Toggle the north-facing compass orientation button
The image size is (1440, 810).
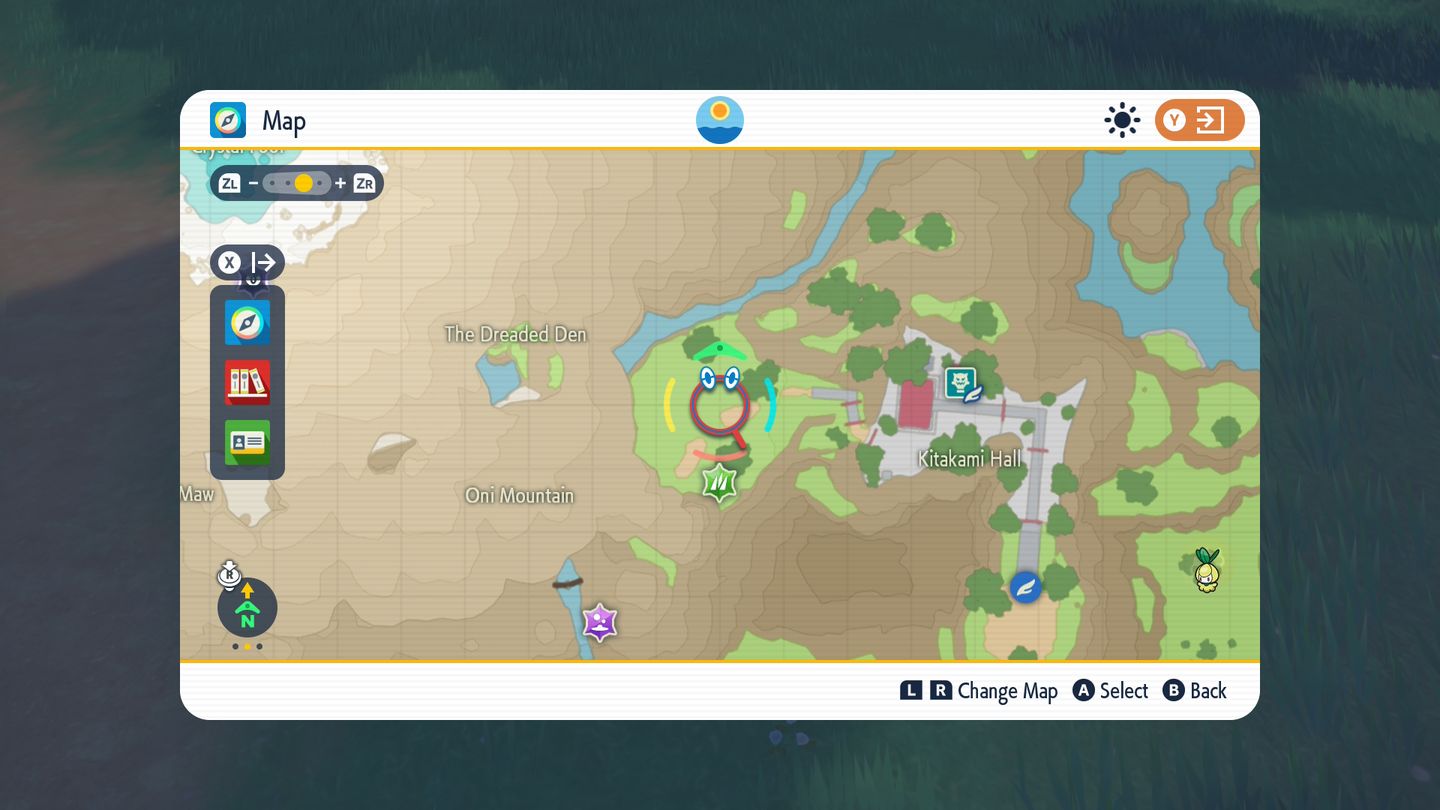coord(247,607)
